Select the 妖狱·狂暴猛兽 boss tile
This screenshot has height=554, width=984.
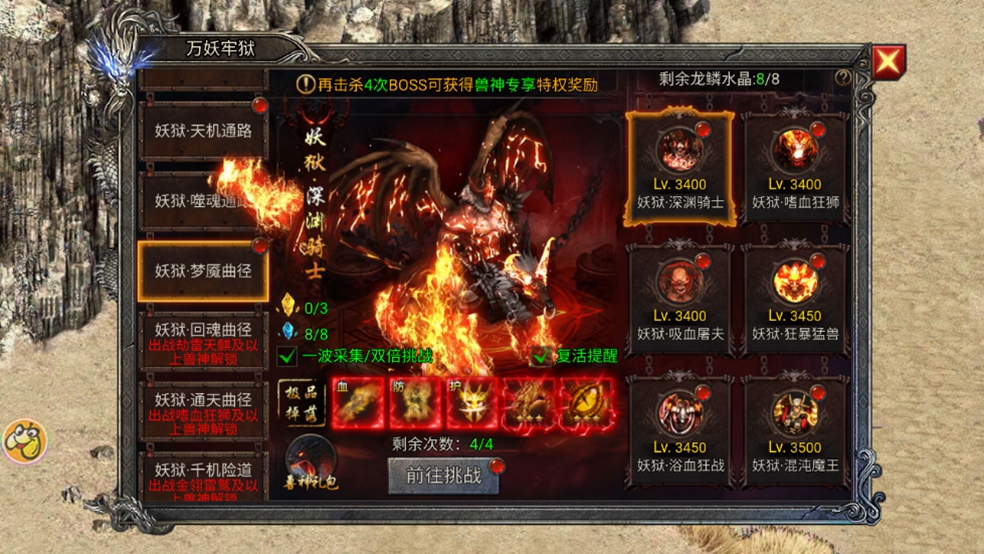(x=795, y=297)
